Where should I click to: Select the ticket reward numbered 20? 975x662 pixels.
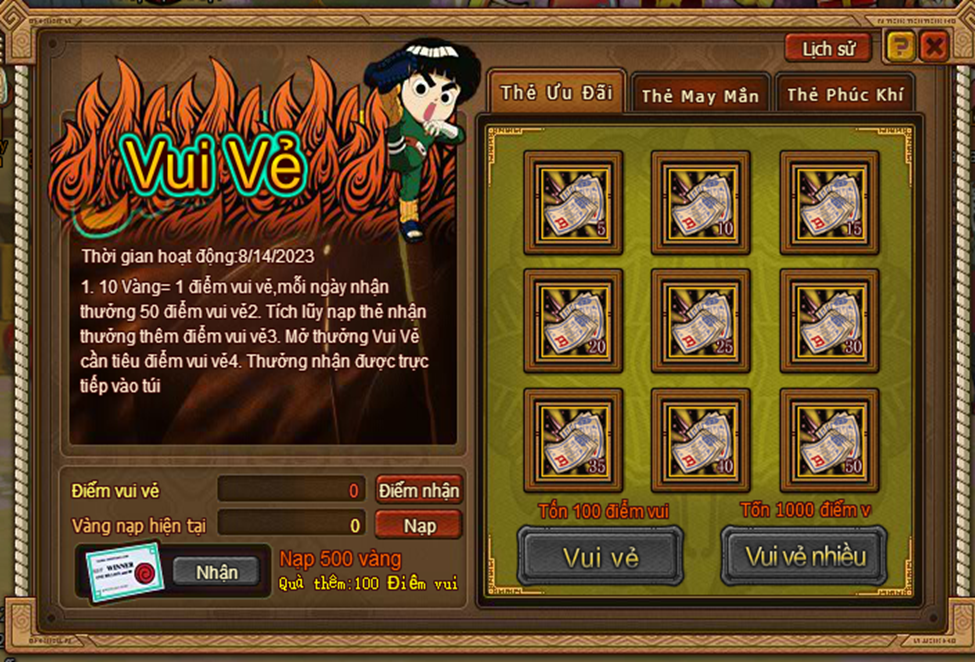[573, 320]
